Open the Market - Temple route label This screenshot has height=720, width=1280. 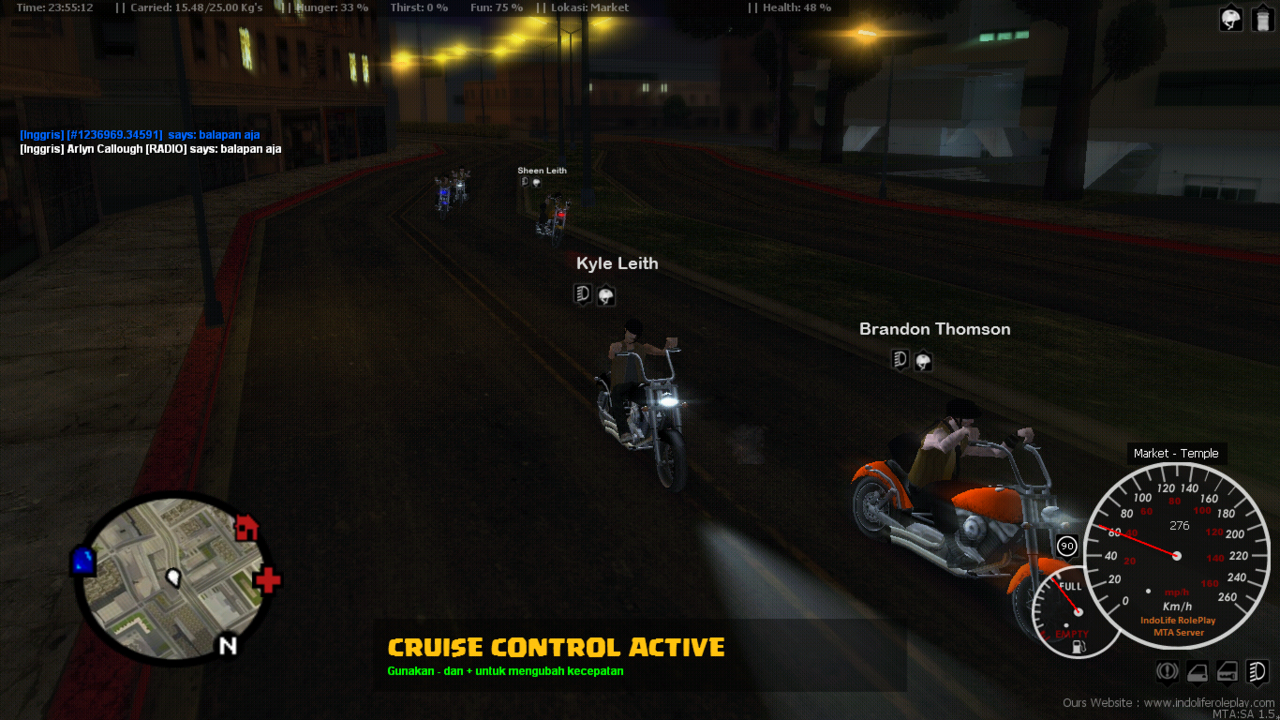[x=1177, y=453]
